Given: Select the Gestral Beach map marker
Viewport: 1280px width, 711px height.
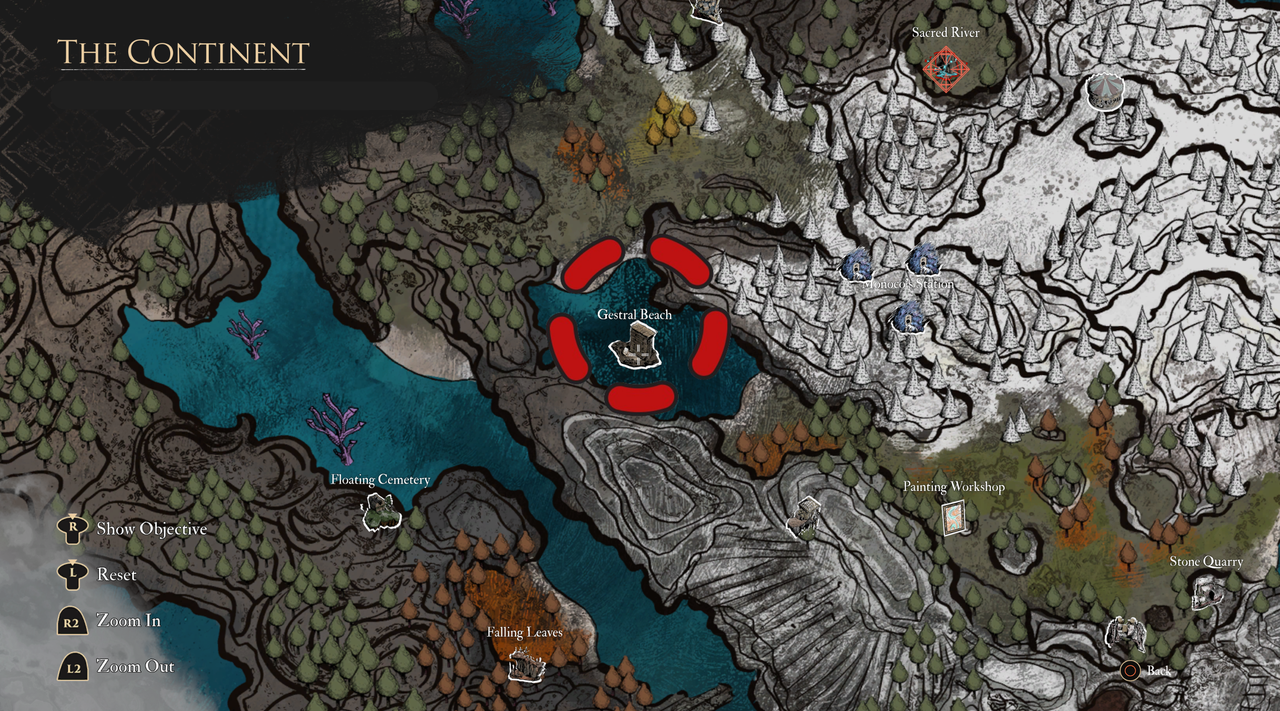Looking at the screenshot, I should click(x=634, y=349).
